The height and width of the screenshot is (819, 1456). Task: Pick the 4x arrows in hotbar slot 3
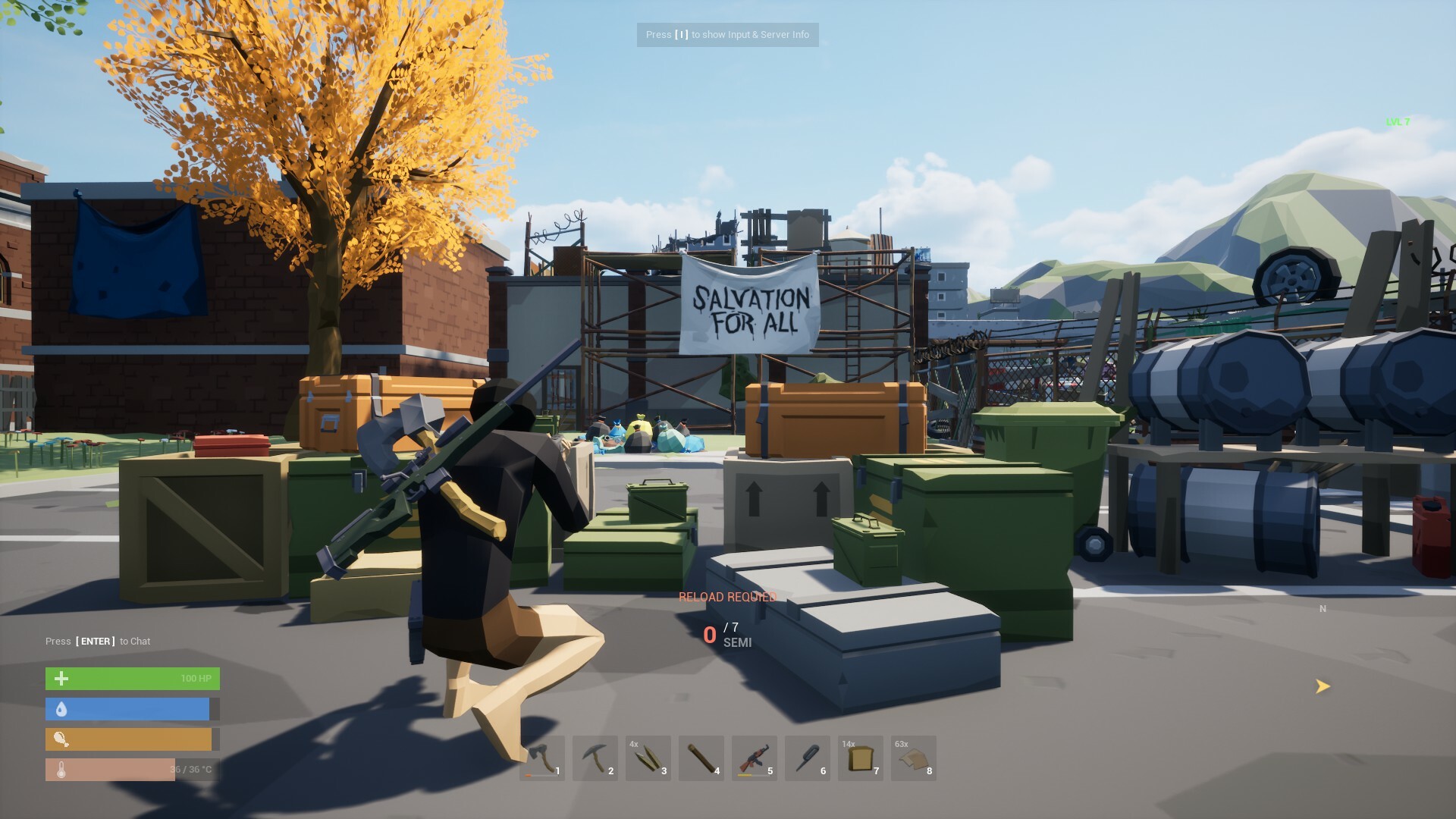(648, 758)
